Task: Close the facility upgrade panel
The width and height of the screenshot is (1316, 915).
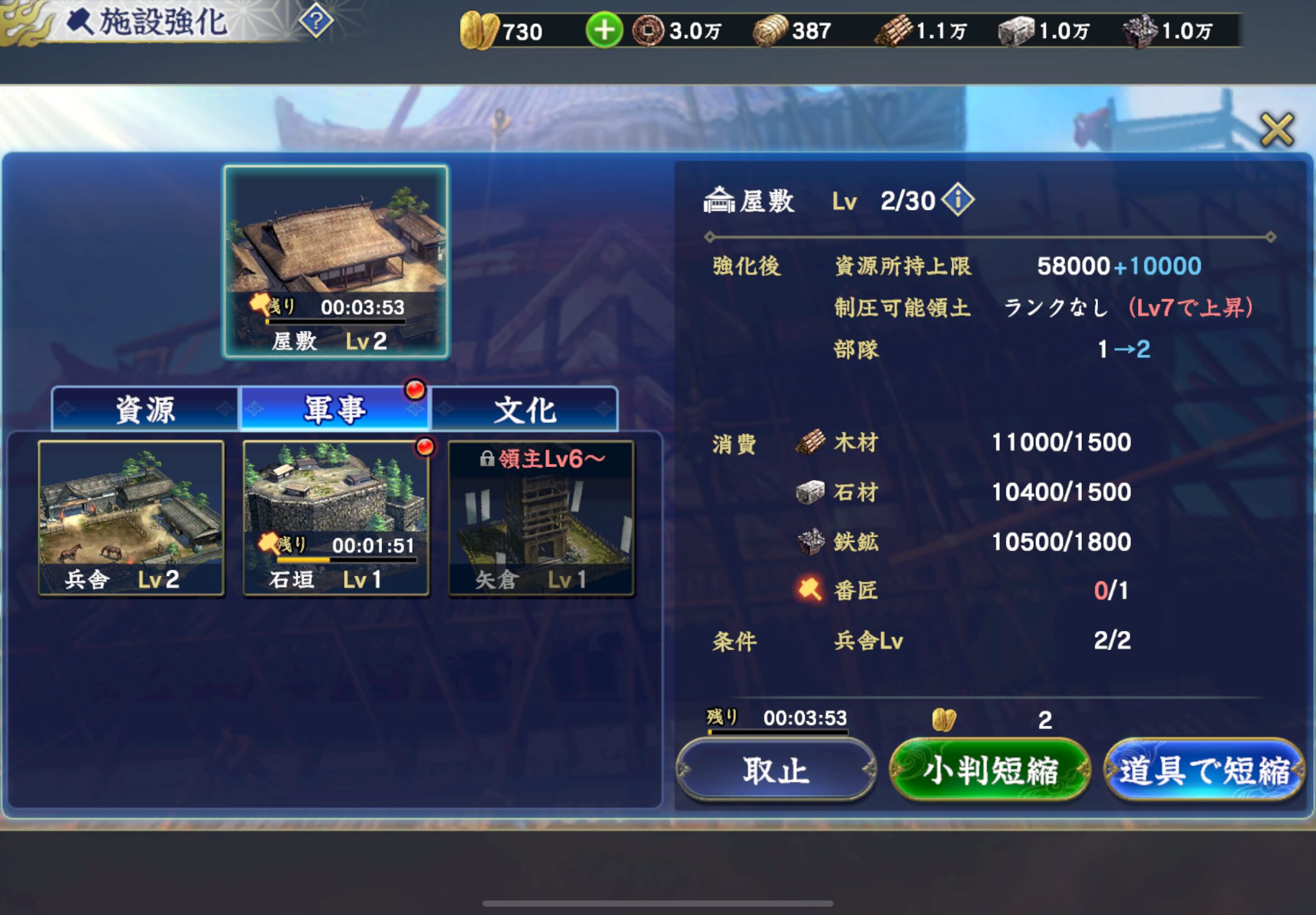Action: (1276, 129)
